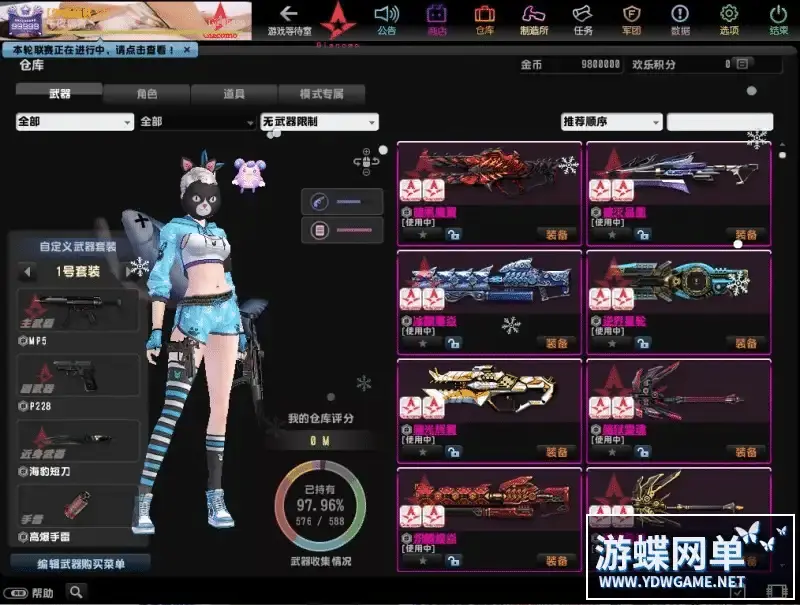800x605 pixels.
Task: Open the 公告 announcements menu
Action: pyautogui.click(x=387, y=18)
